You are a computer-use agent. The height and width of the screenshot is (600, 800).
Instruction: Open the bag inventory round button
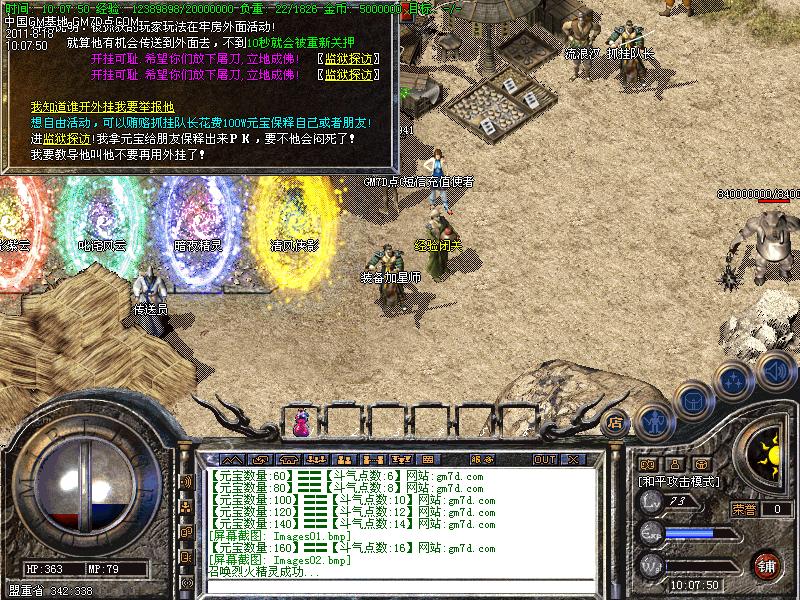(x=691, y=401)
